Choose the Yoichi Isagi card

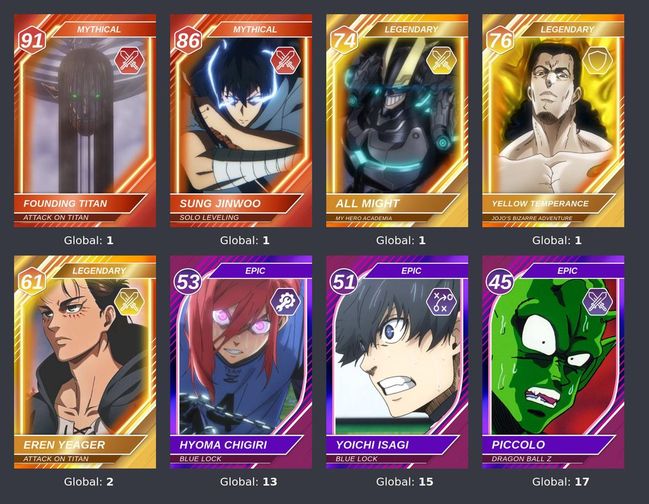pyautogui.click(x=397, y=362)
